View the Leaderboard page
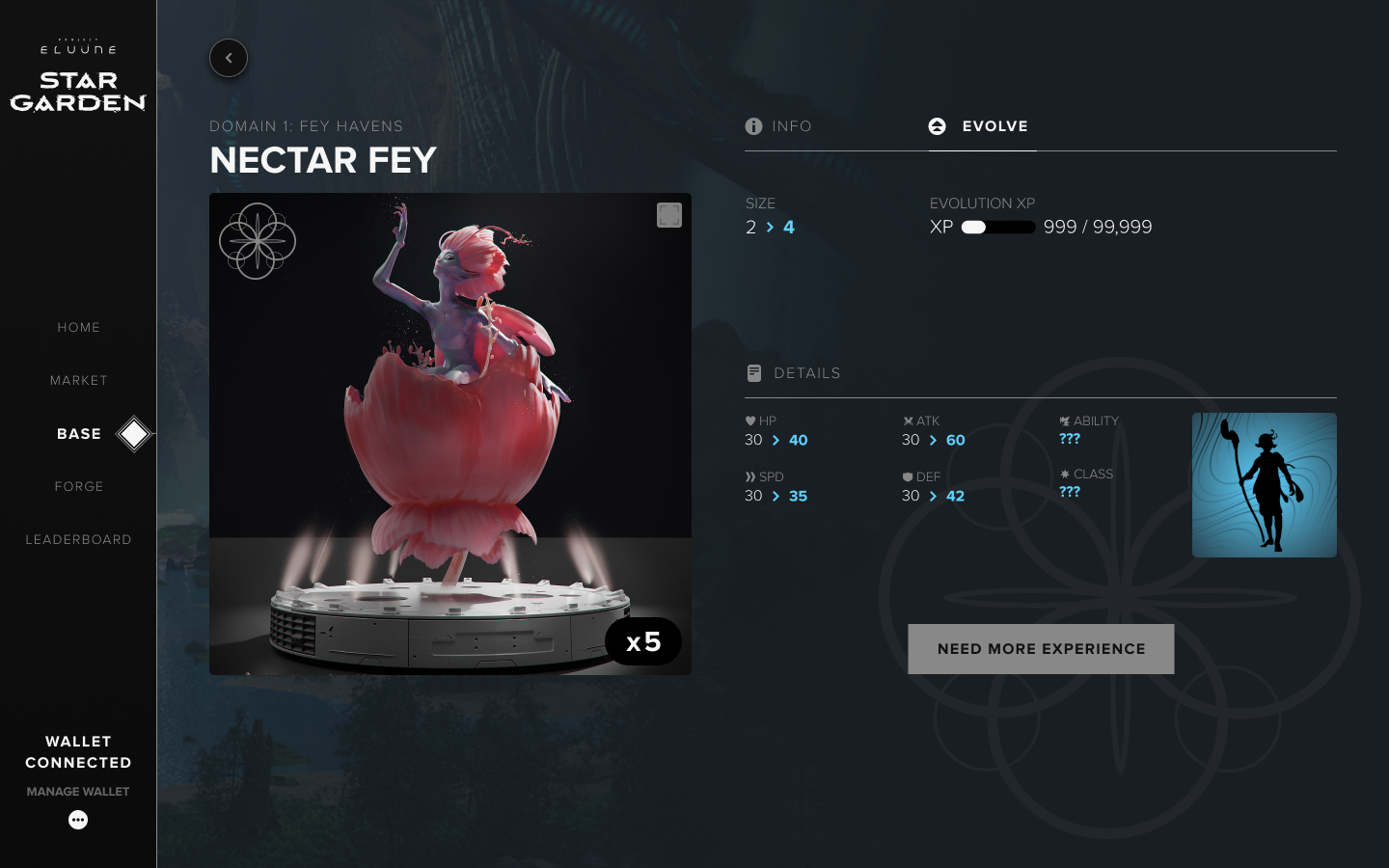This screenshot has height=868, width=1389. pyautogui.click(x=78, y=540)
